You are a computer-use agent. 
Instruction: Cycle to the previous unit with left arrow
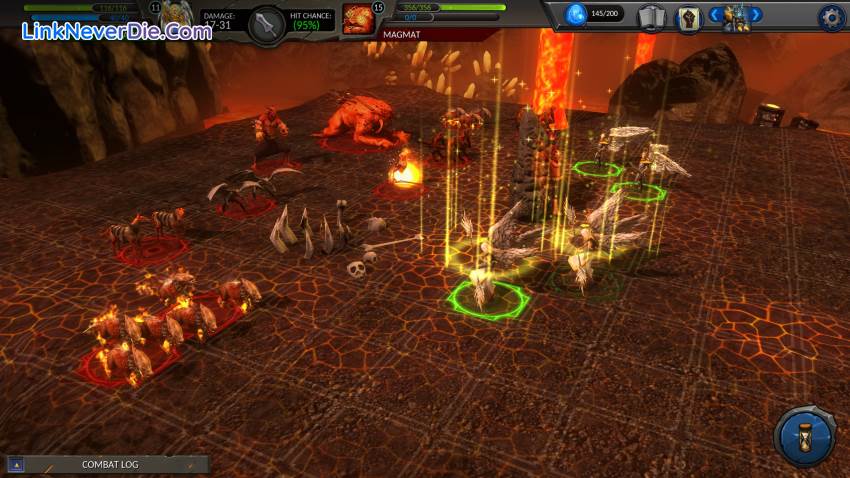(x=715, y=15)
